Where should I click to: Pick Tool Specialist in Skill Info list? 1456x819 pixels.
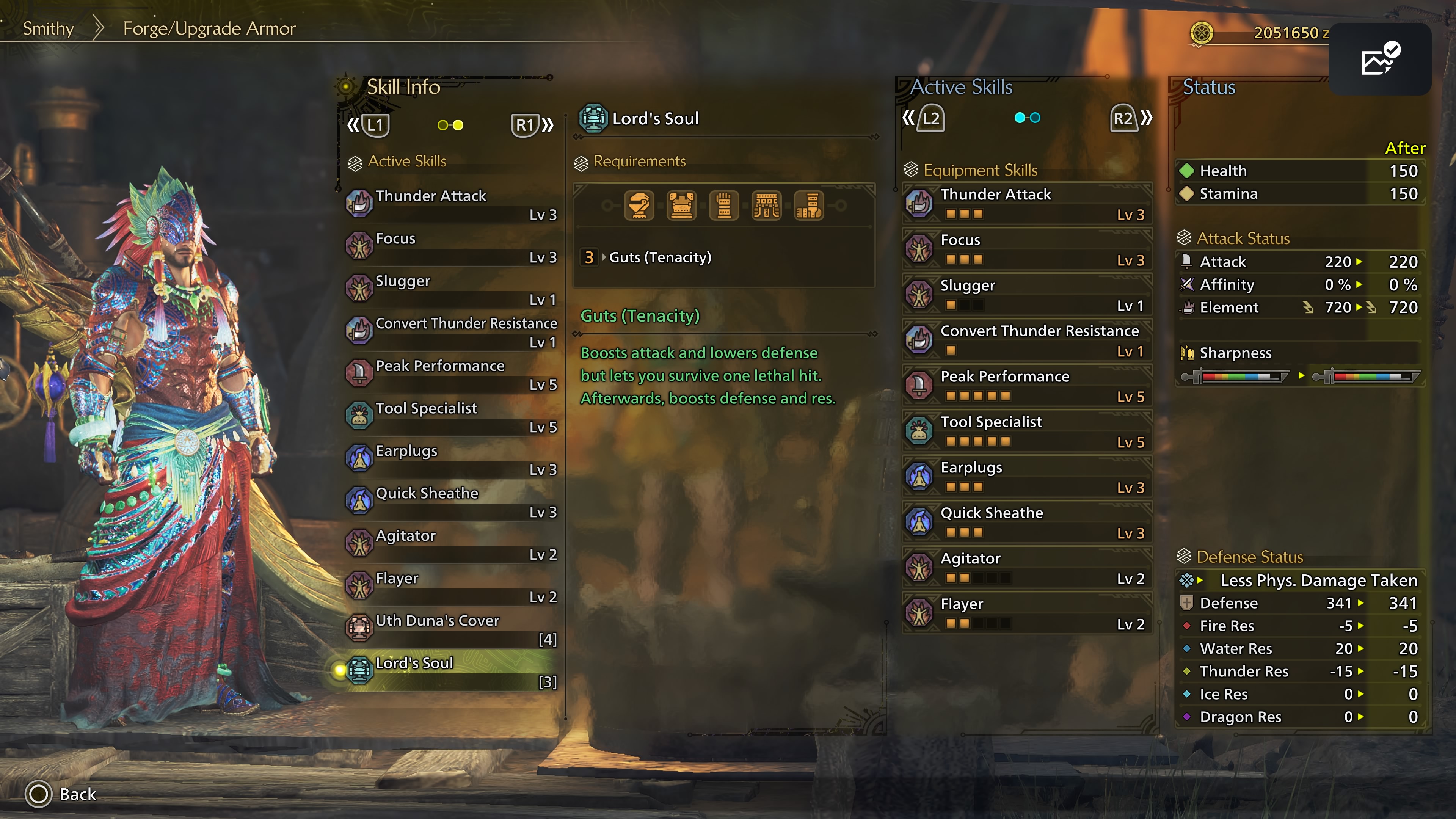coord(451,417)
